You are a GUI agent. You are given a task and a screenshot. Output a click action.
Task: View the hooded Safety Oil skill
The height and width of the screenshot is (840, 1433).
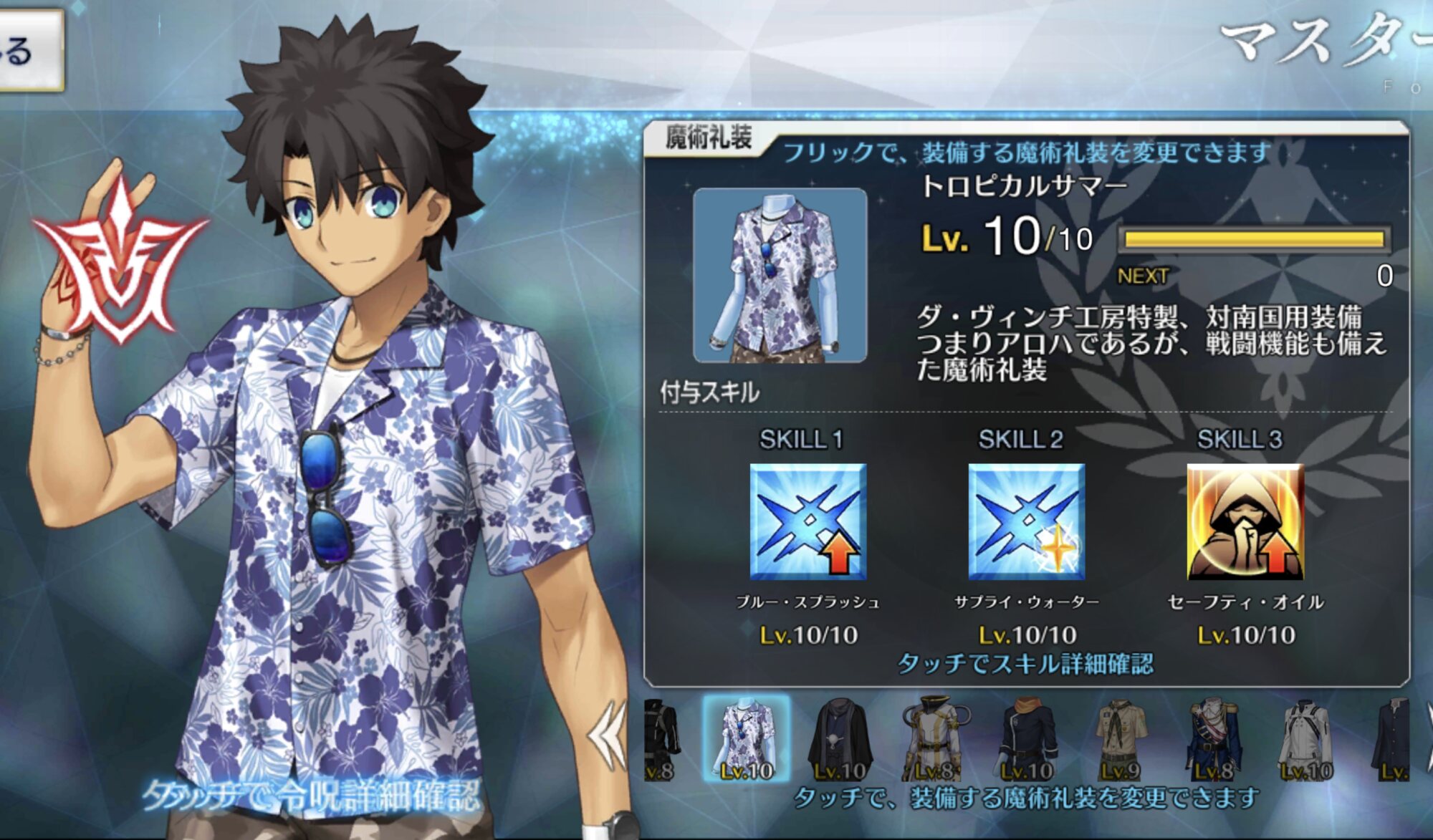click(1245, 521)
